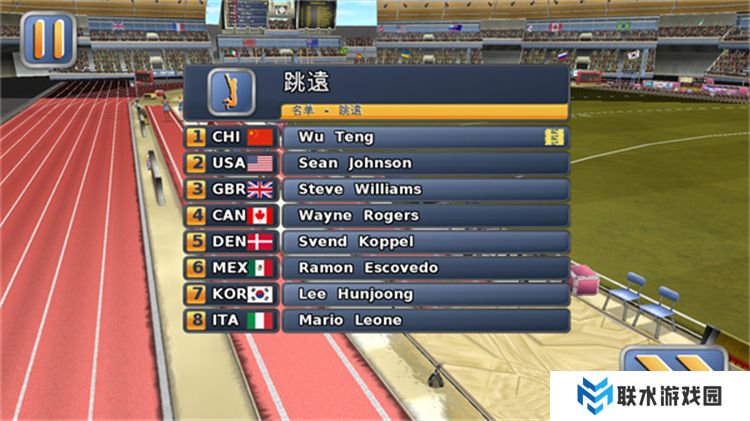Click Wayne Rogers in the start list
The image size is (750, 421).
pos(425,215)
